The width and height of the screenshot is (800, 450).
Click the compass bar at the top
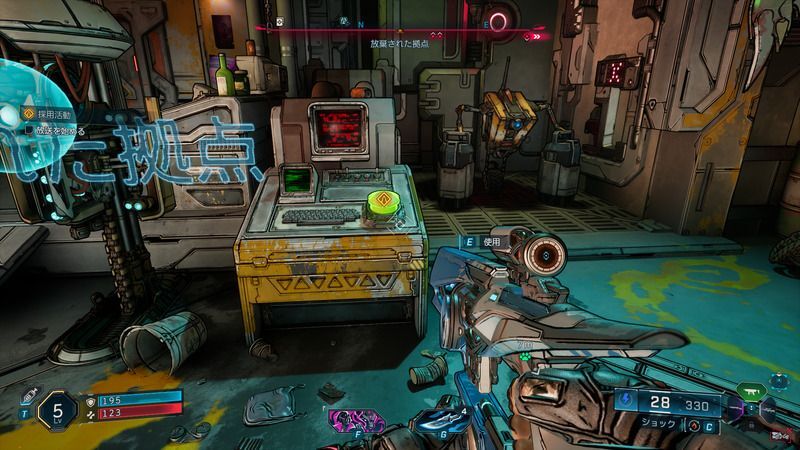pos(400,27)
